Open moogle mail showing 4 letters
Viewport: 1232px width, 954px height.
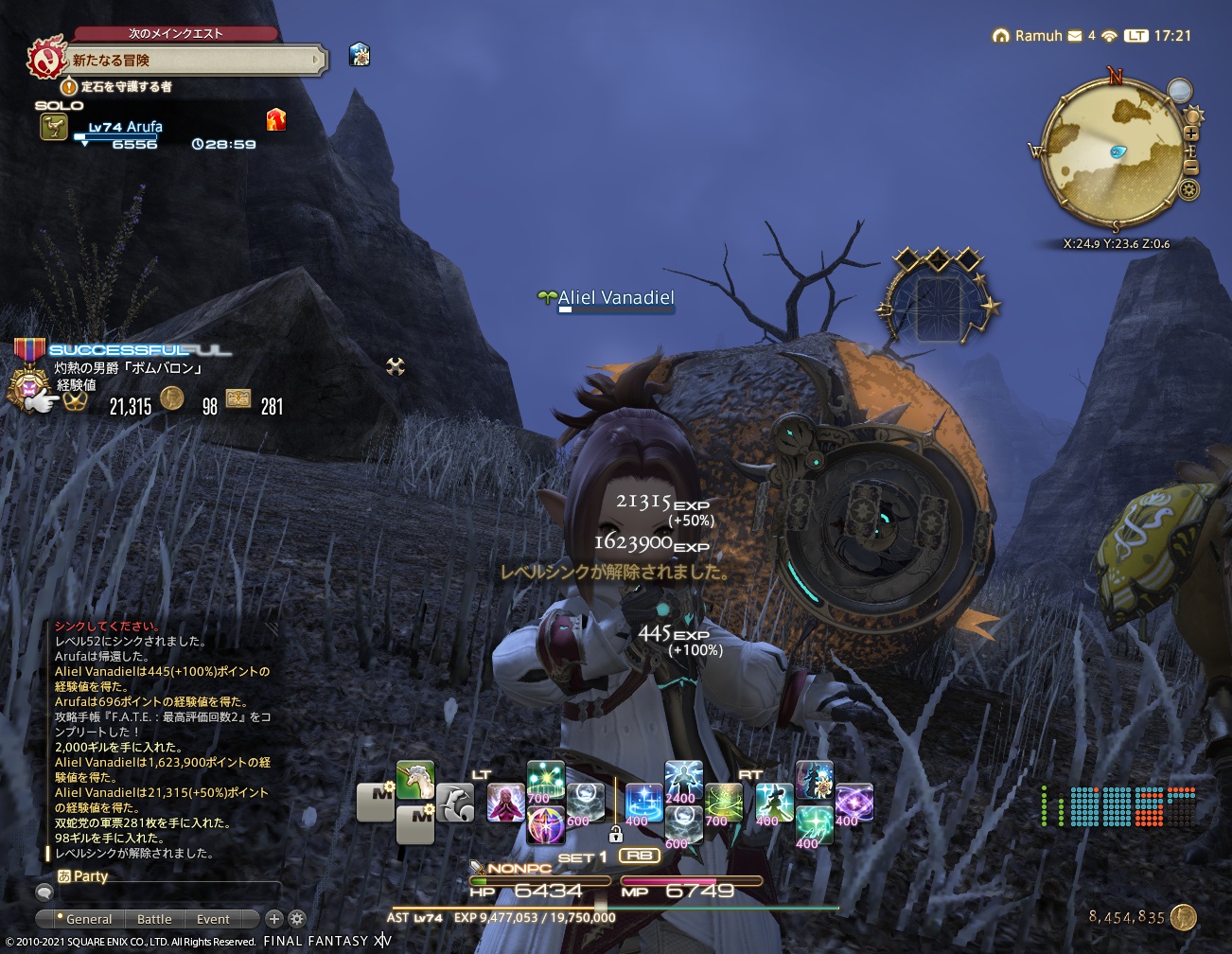click(x=1073, y=36)
